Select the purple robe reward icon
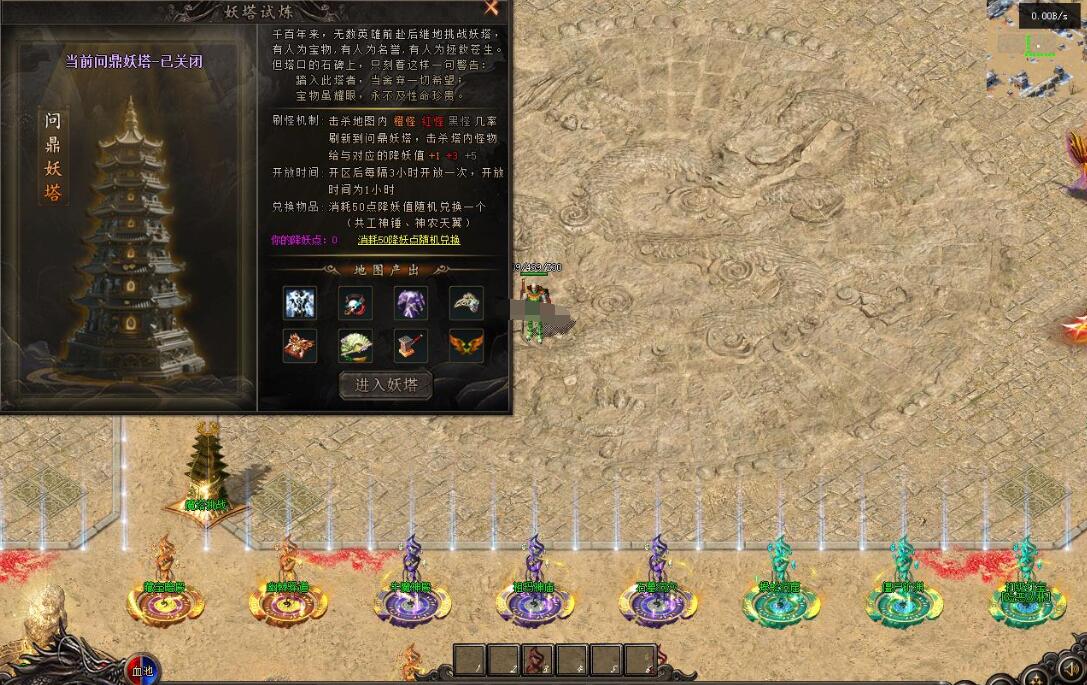Image resolution: width=1087 pixels, height=685 pixels. point(411,302)
